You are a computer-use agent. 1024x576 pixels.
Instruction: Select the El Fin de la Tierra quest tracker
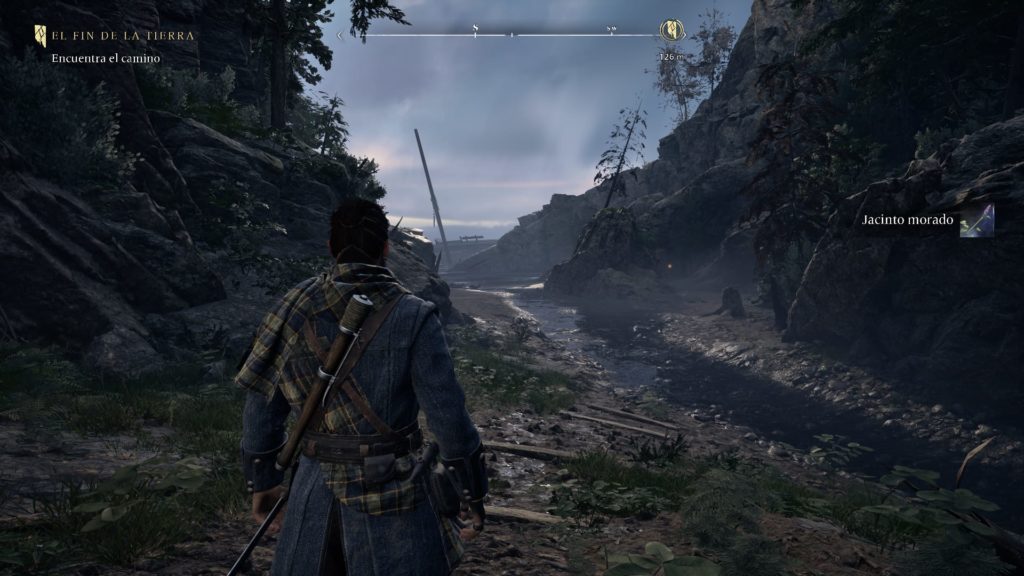click(122, 36)
